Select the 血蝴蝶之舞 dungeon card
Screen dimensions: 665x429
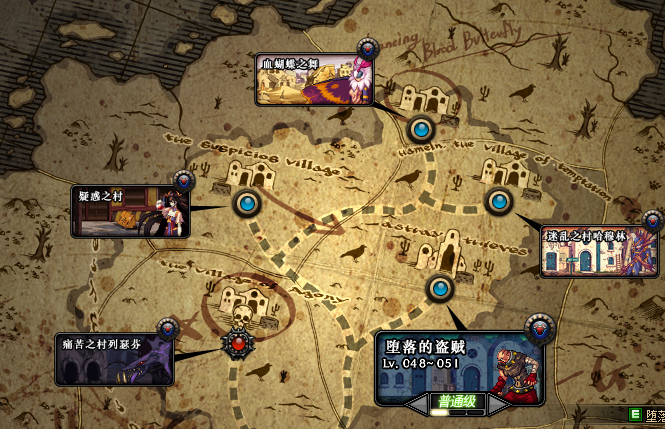(312, 80)
